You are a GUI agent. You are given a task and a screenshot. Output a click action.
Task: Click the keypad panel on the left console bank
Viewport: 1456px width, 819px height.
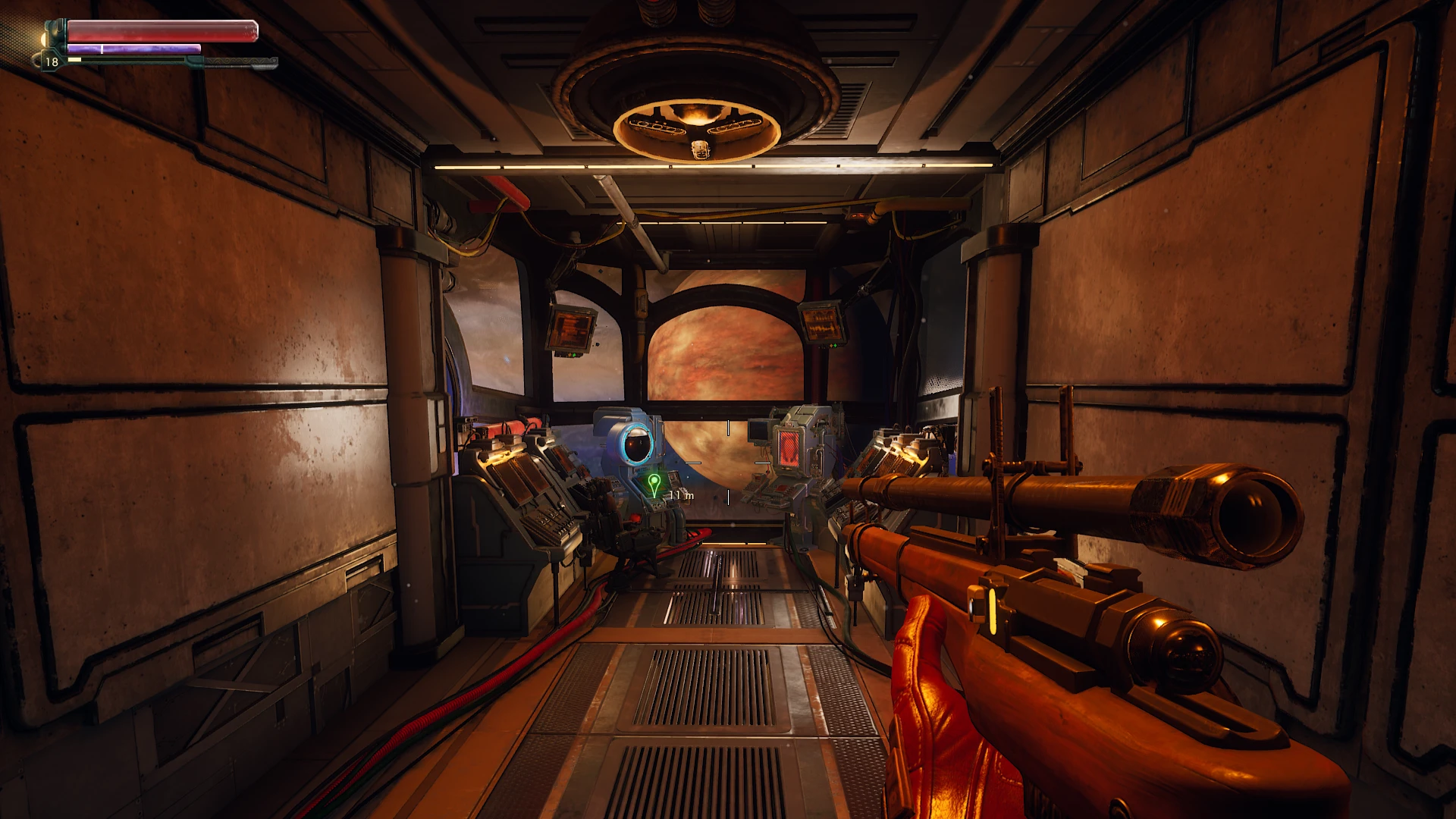coord(545,519)
